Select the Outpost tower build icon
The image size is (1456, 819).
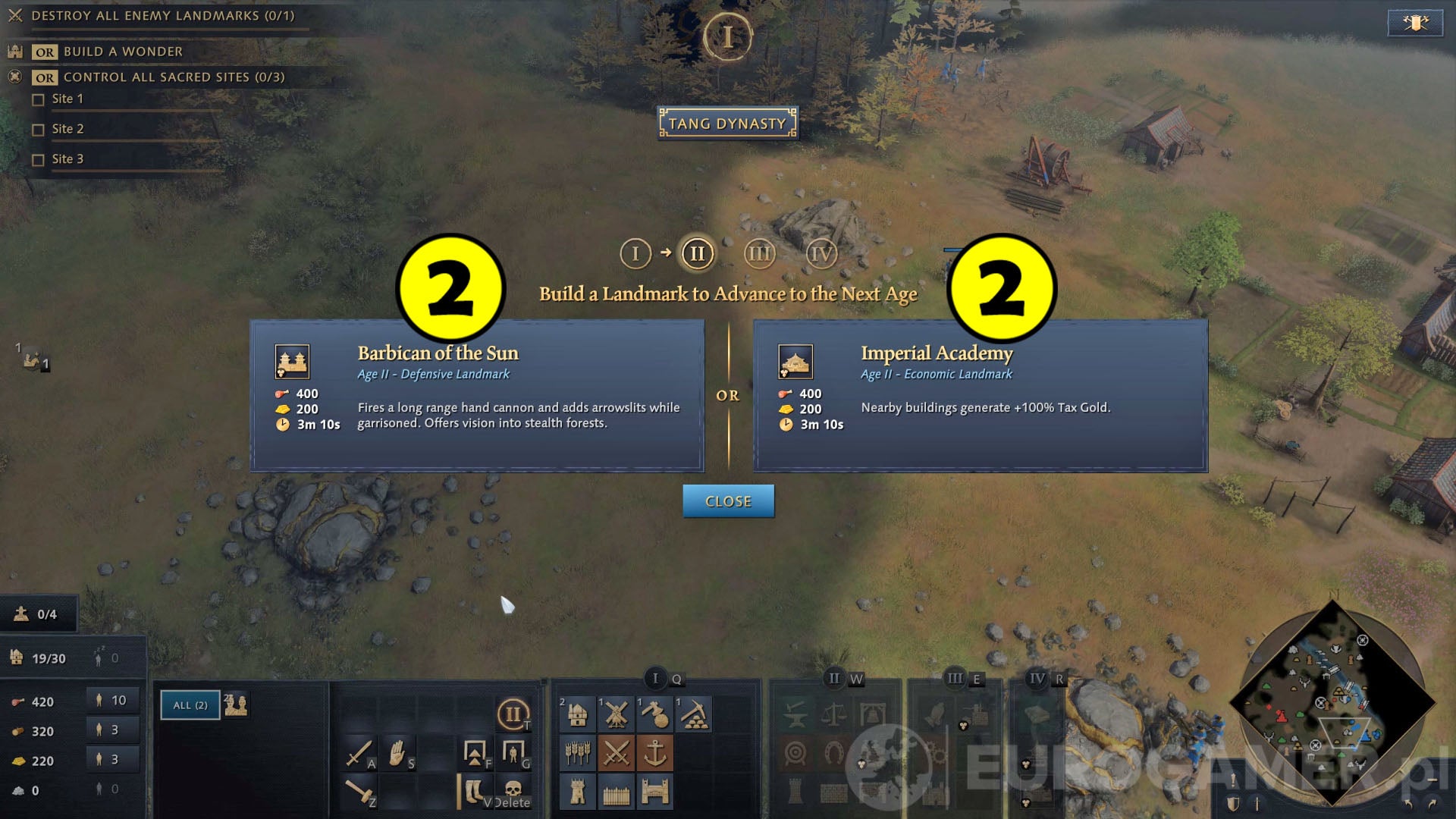coord(578,792)
